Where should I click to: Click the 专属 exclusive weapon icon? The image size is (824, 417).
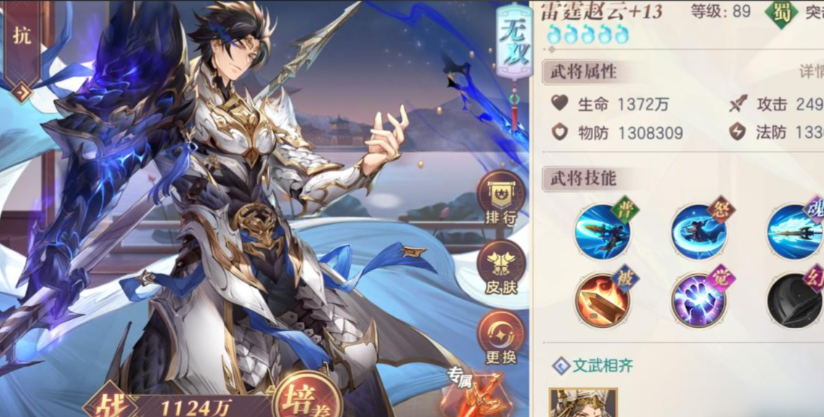pyautogui.click(x=473, y=395)
